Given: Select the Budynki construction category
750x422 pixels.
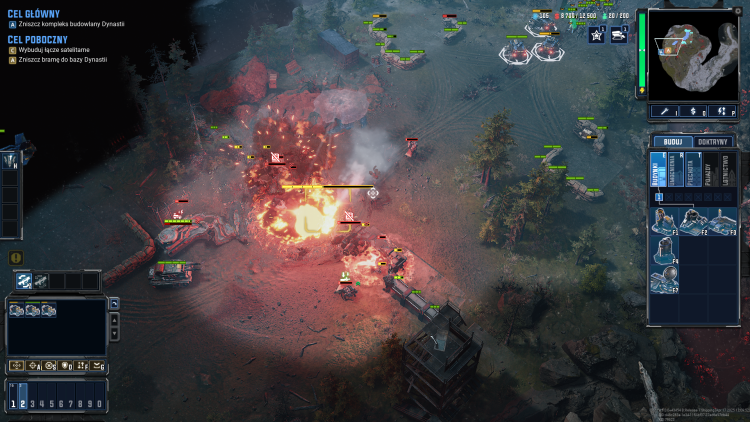Looking at the screenshot, I should click(657, 172).
